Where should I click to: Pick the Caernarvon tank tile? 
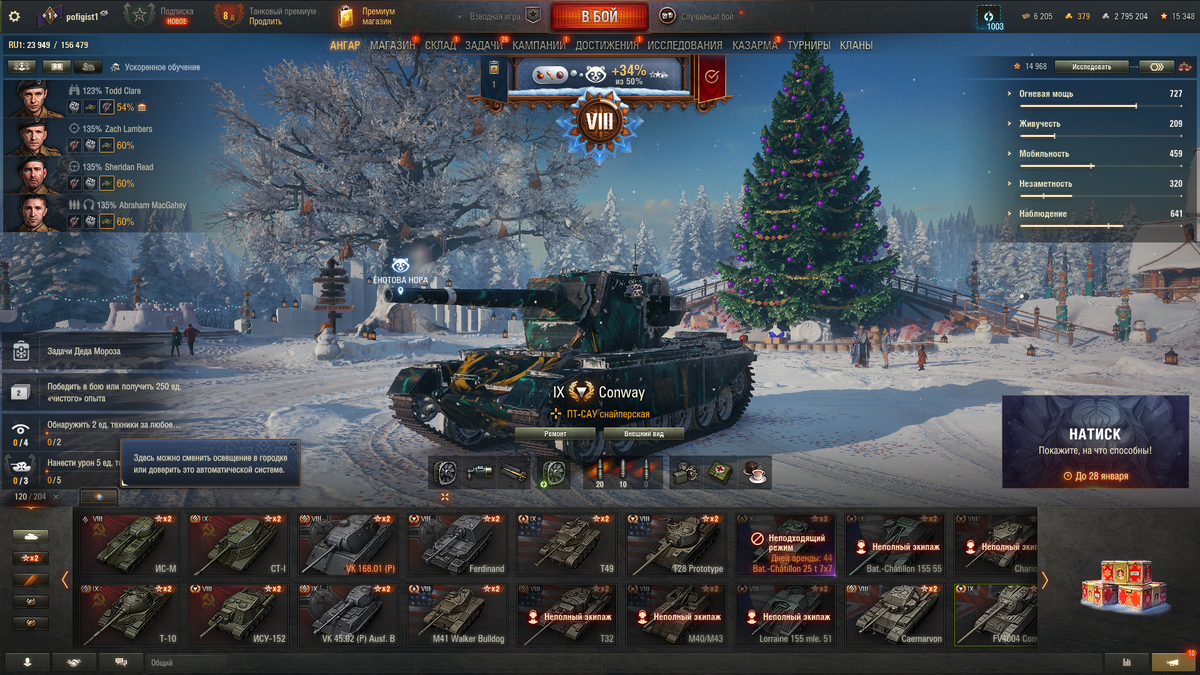[x=895, y=615]
